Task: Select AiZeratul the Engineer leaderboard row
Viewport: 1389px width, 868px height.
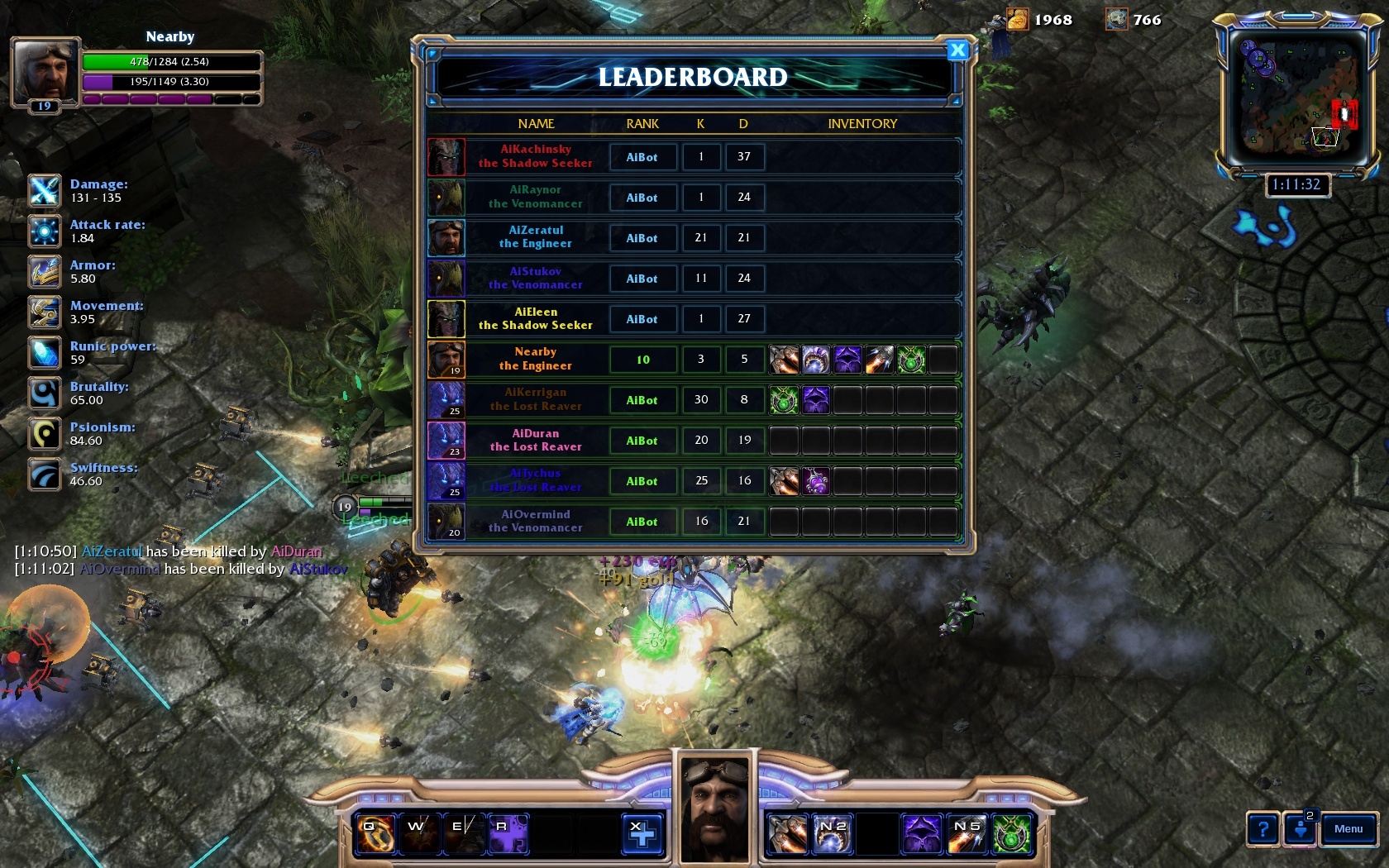Action: click(536, 237)
